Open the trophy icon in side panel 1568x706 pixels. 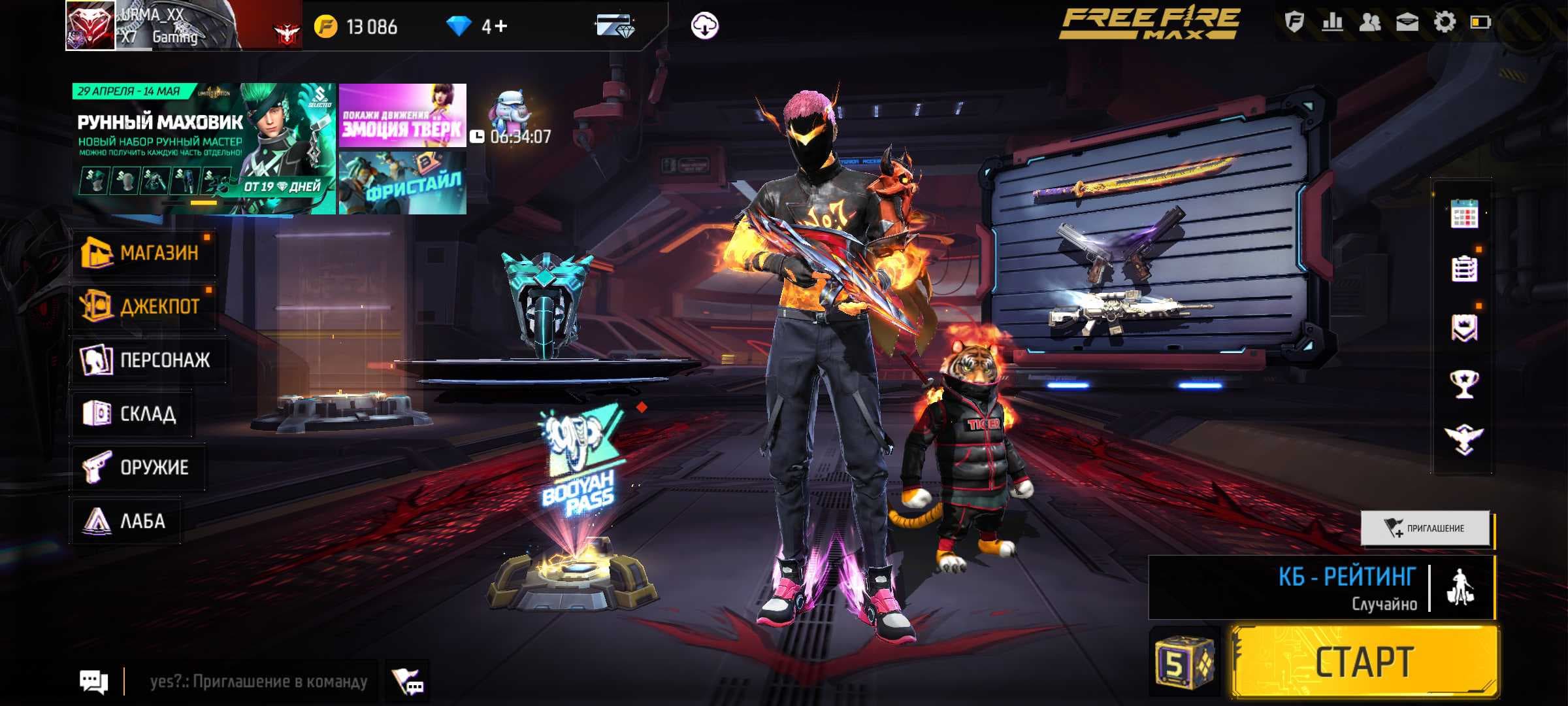[1463, 384]
